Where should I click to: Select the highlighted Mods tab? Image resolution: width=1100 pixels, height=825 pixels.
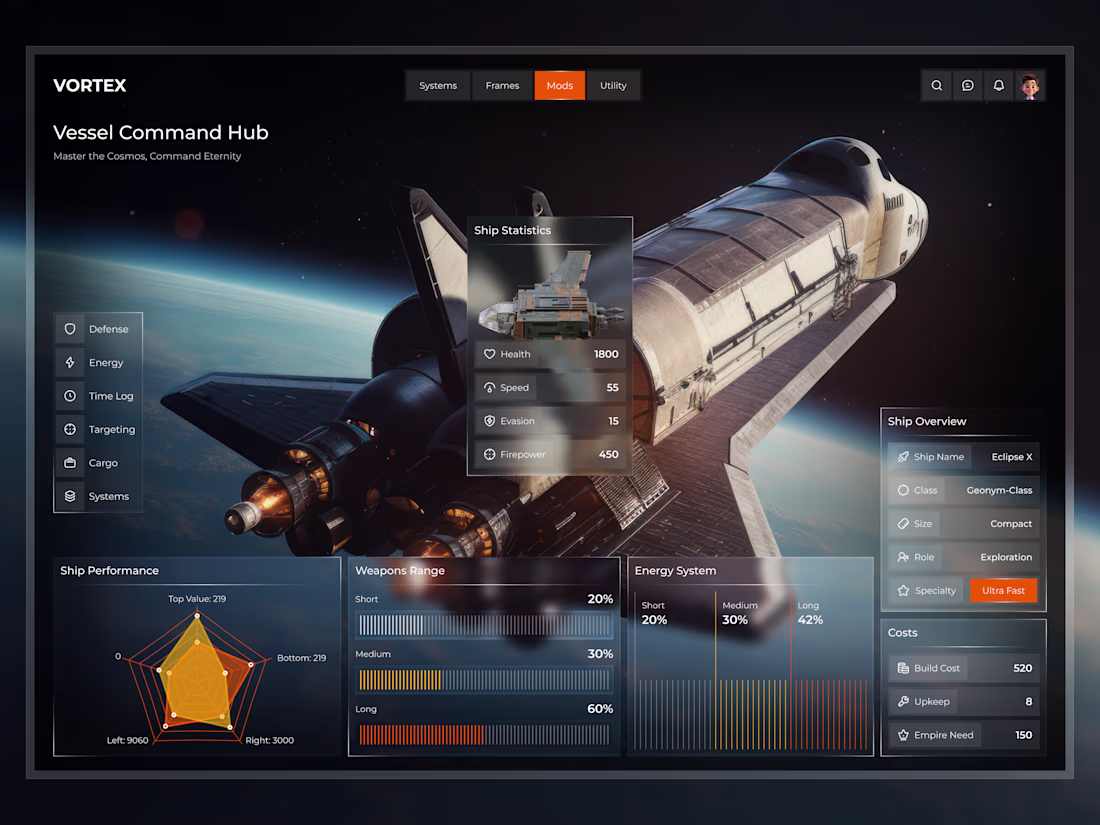(560, 86)
